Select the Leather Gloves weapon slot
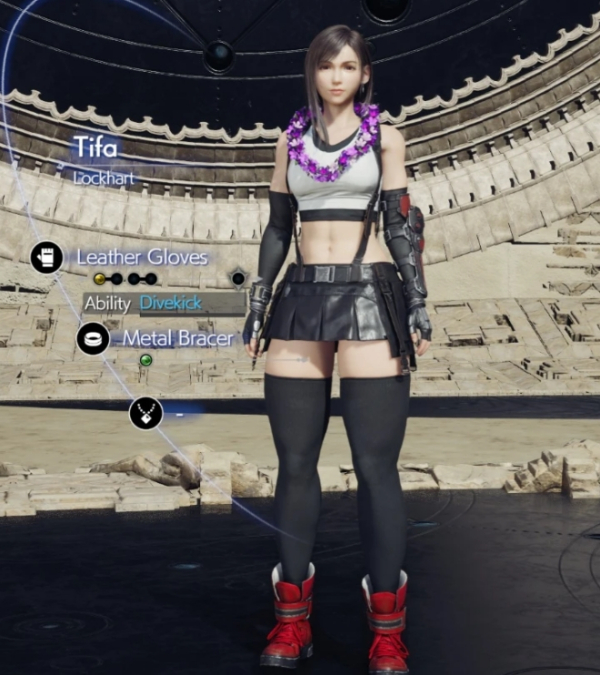 (x=46, y=257)
